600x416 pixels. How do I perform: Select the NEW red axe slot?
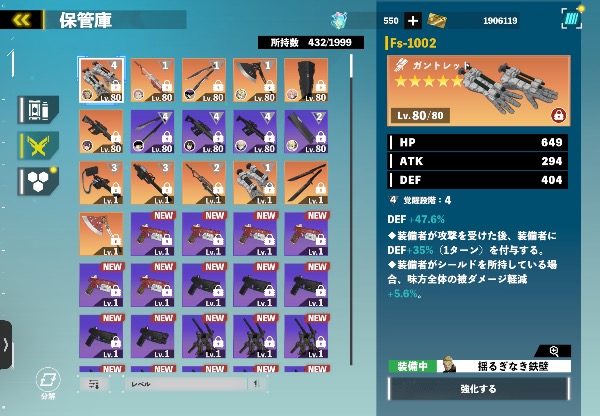tap(101, 233)
